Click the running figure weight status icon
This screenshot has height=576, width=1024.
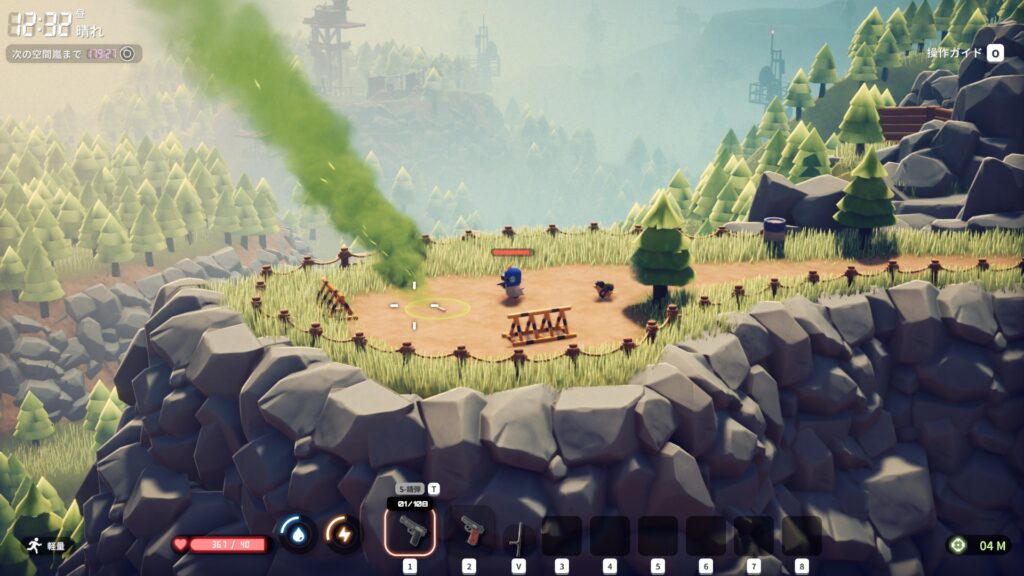[x=33, y=546]
